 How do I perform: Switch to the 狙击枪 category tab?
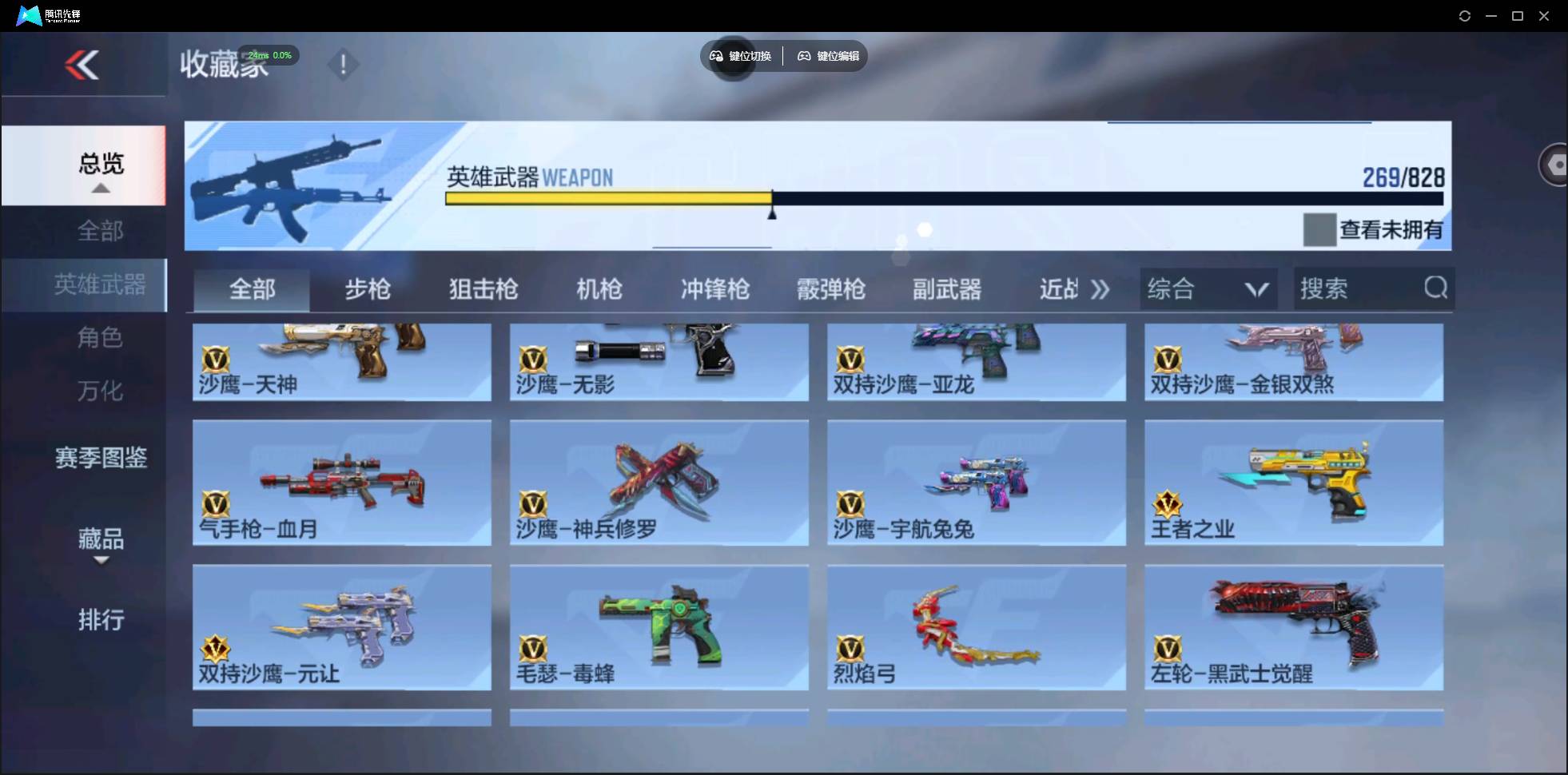pyautogui.click(x=482, y=289)
